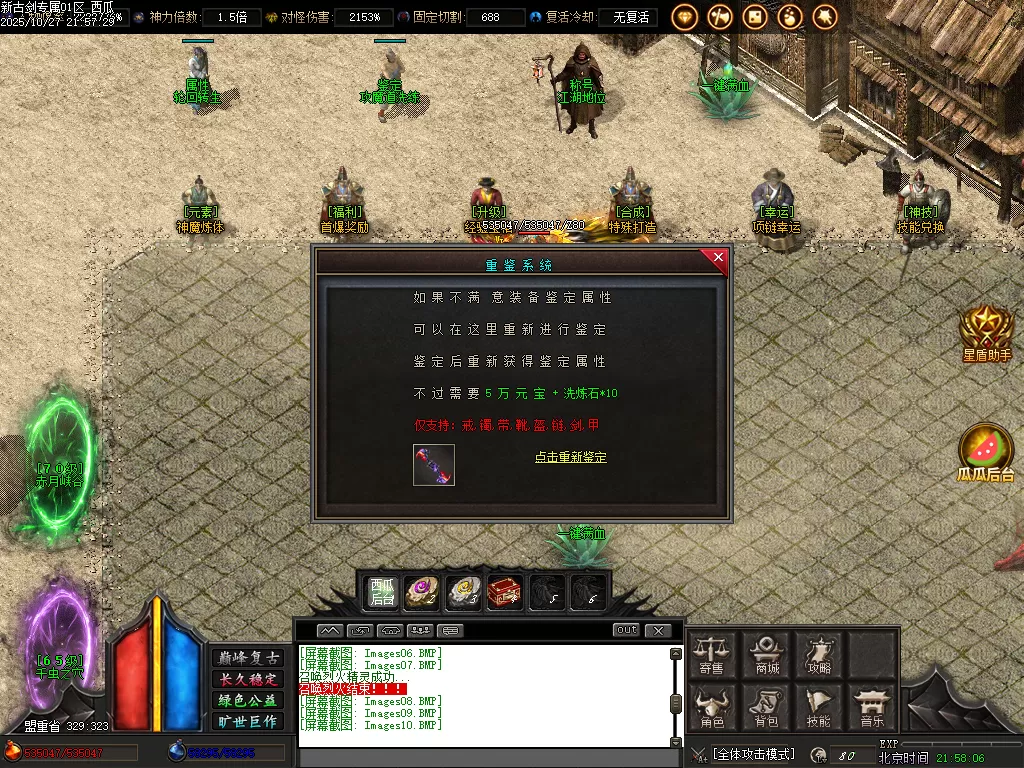The height and width of the screenshot is (768, 1024).
Task: Open the 瓜瓜后台 watermelon panel
Action: (986, 453)
